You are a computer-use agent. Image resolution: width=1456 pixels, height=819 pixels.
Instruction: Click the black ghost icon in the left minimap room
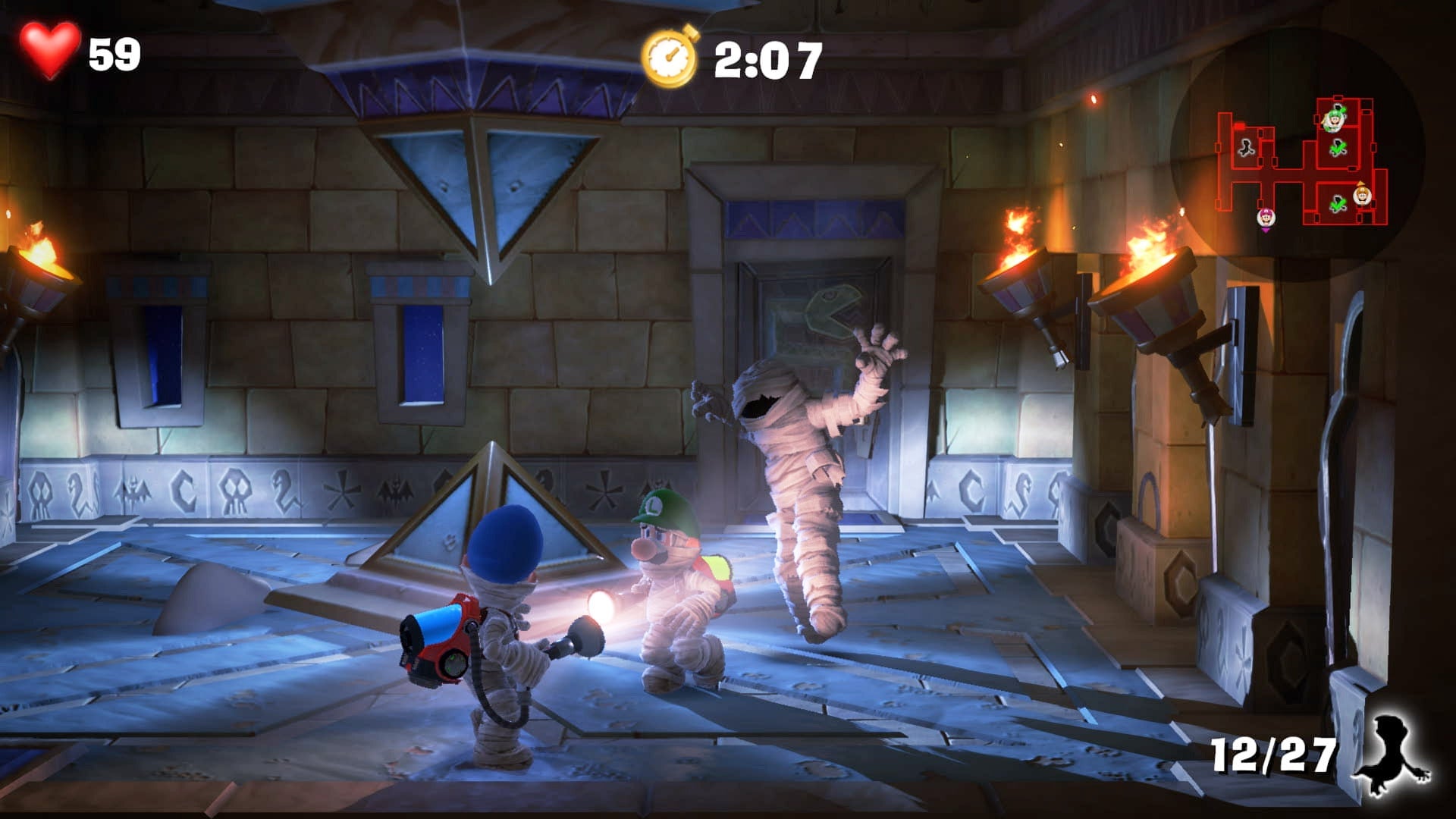coord(1245,148)
